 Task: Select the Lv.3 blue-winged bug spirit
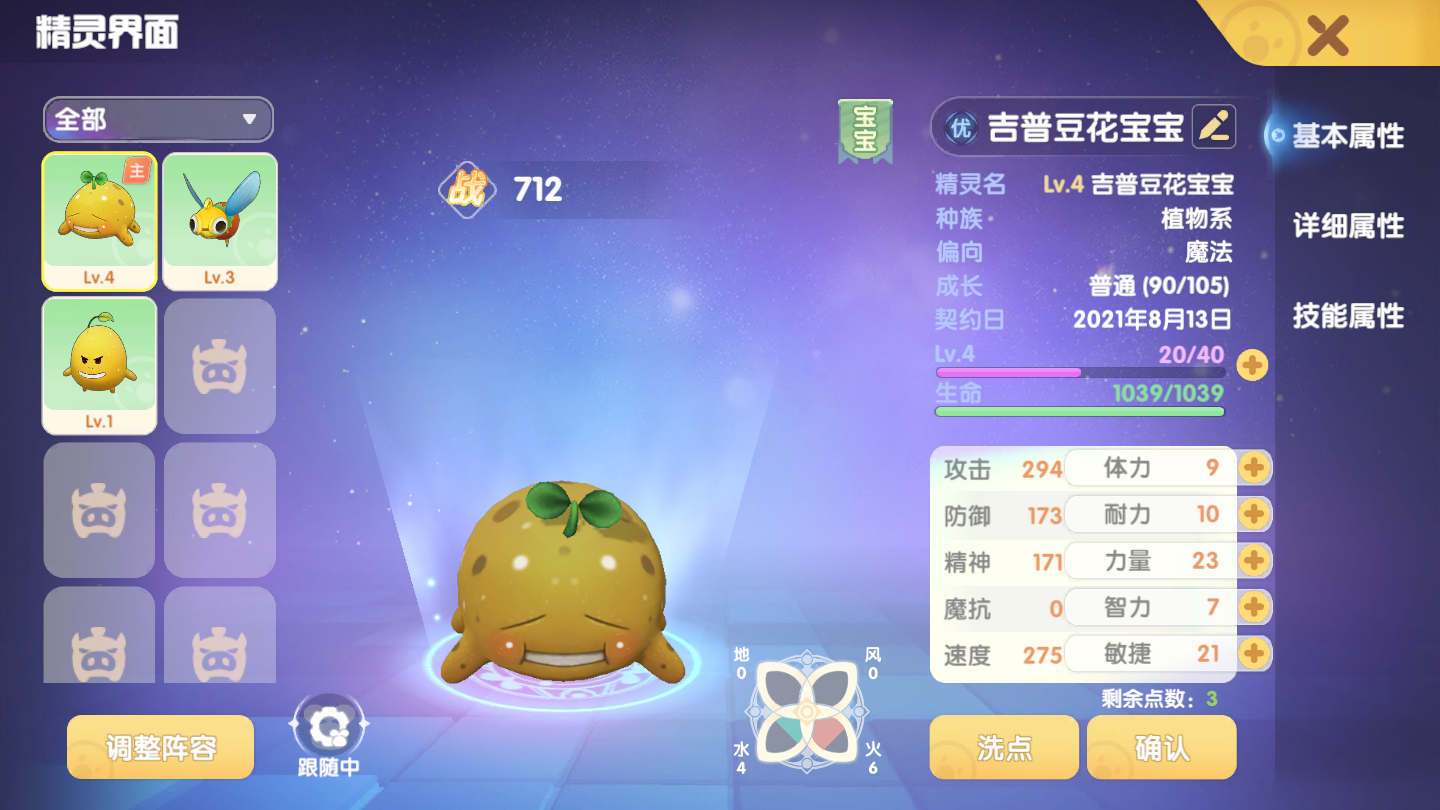click(220, 221)
